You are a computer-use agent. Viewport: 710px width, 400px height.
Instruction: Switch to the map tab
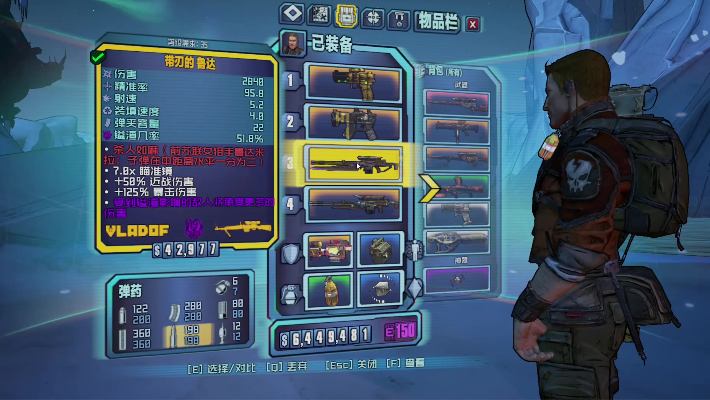pos(319,15)
